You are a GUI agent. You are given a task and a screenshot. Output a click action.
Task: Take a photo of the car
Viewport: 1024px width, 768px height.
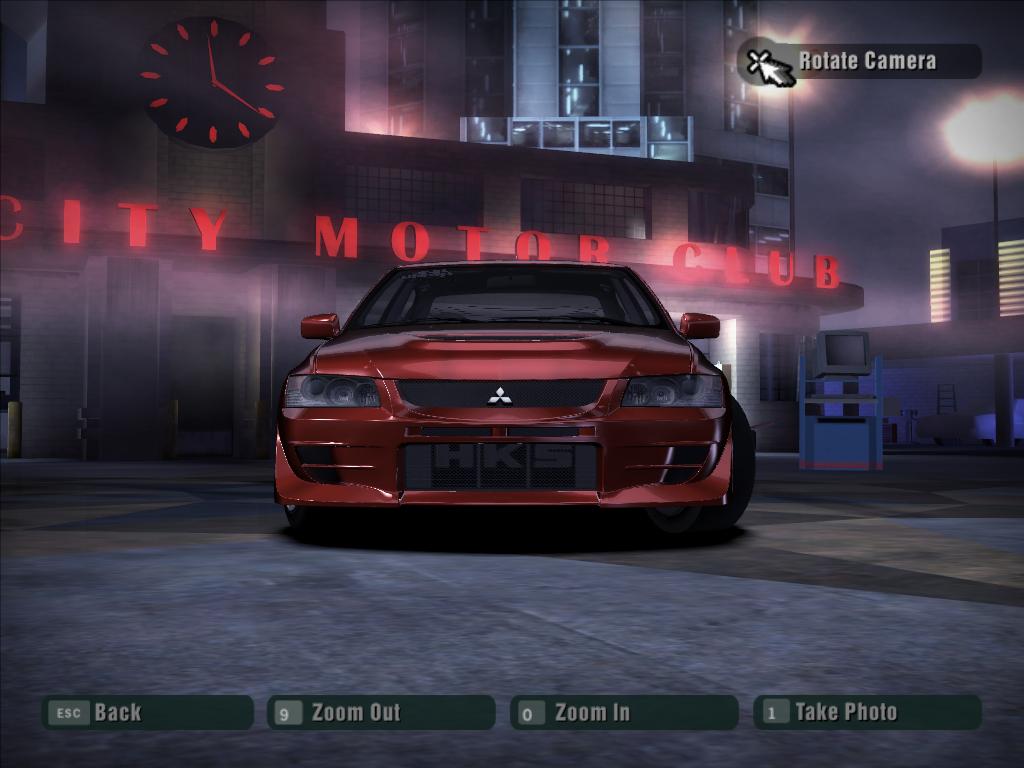pos(866,713)
